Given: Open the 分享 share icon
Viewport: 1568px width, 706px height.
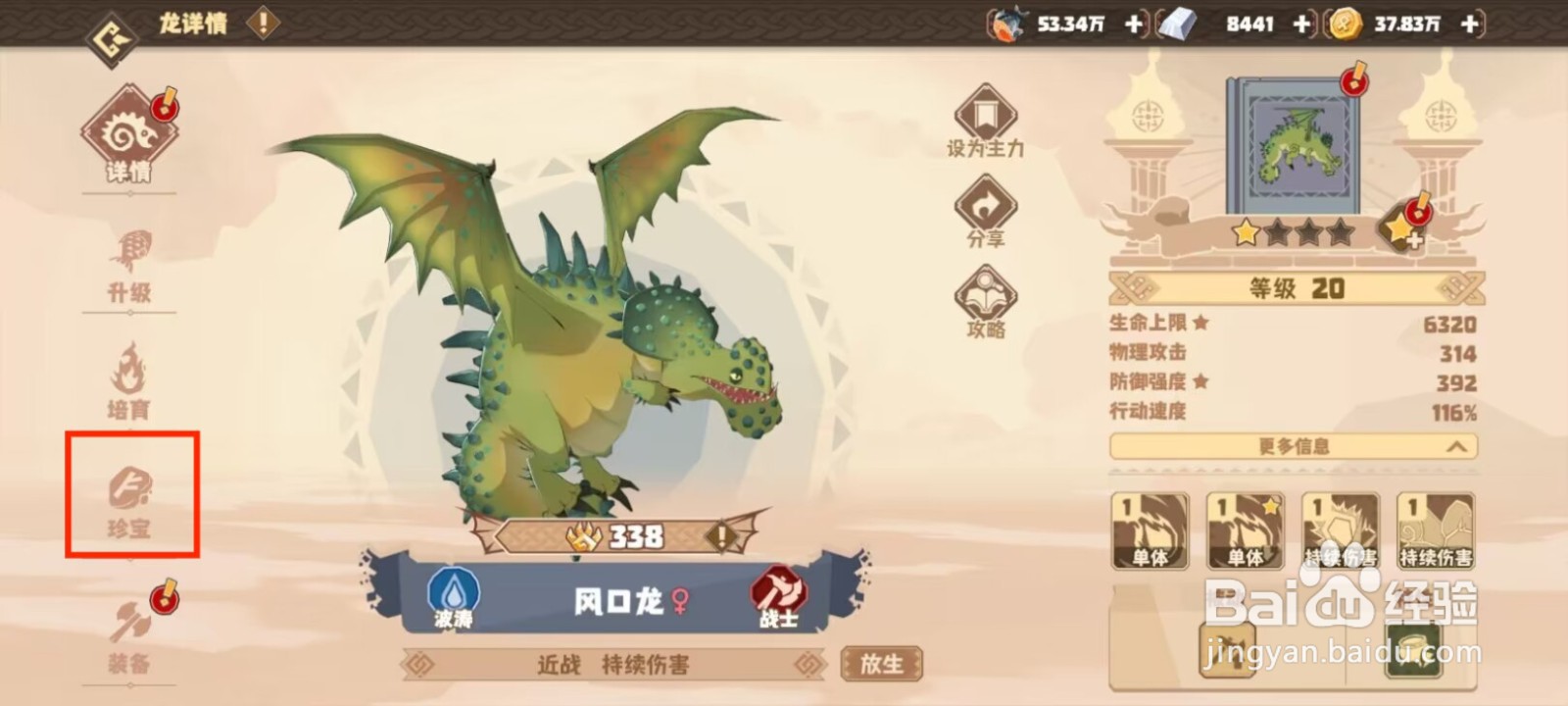Looking at the screenshot, I should [x=986, y=209].
